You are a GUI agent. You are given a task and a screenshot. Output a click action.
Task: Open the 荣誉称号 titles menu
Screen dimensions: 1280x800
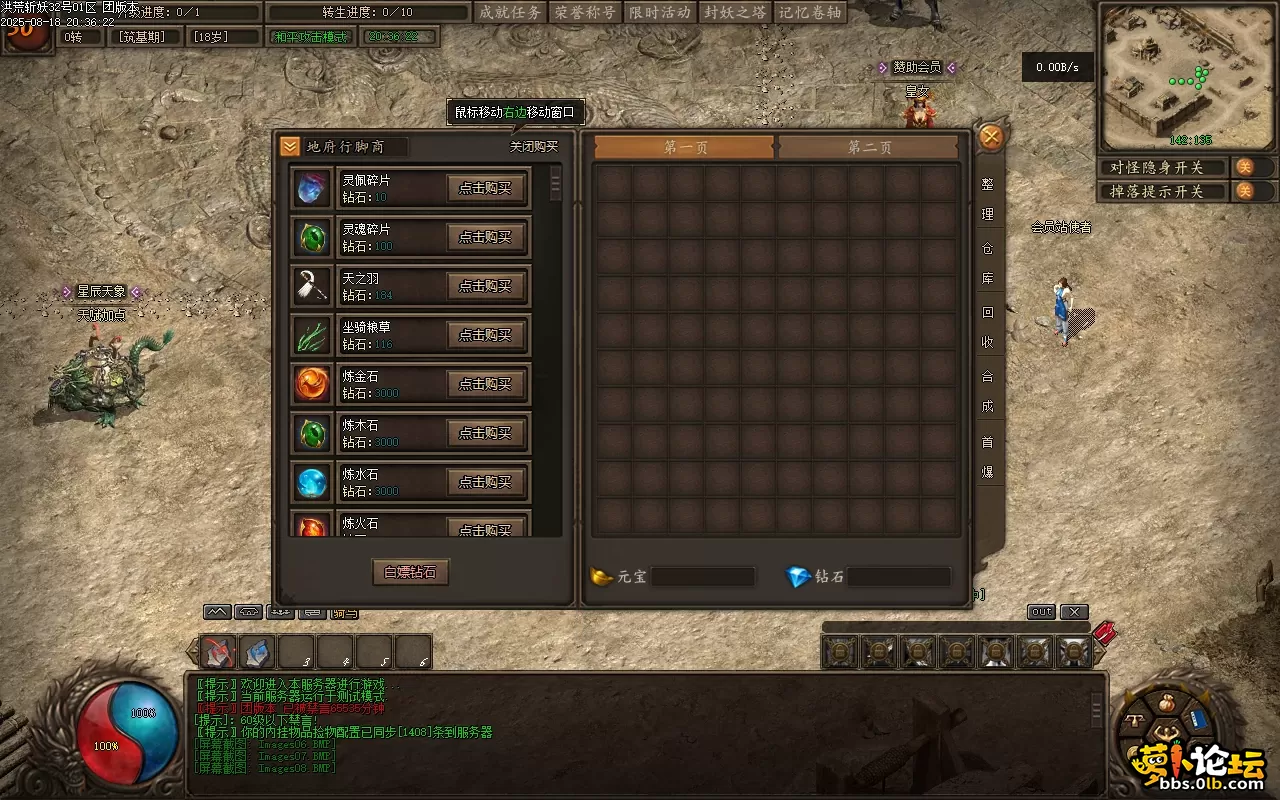coord(585,12)
